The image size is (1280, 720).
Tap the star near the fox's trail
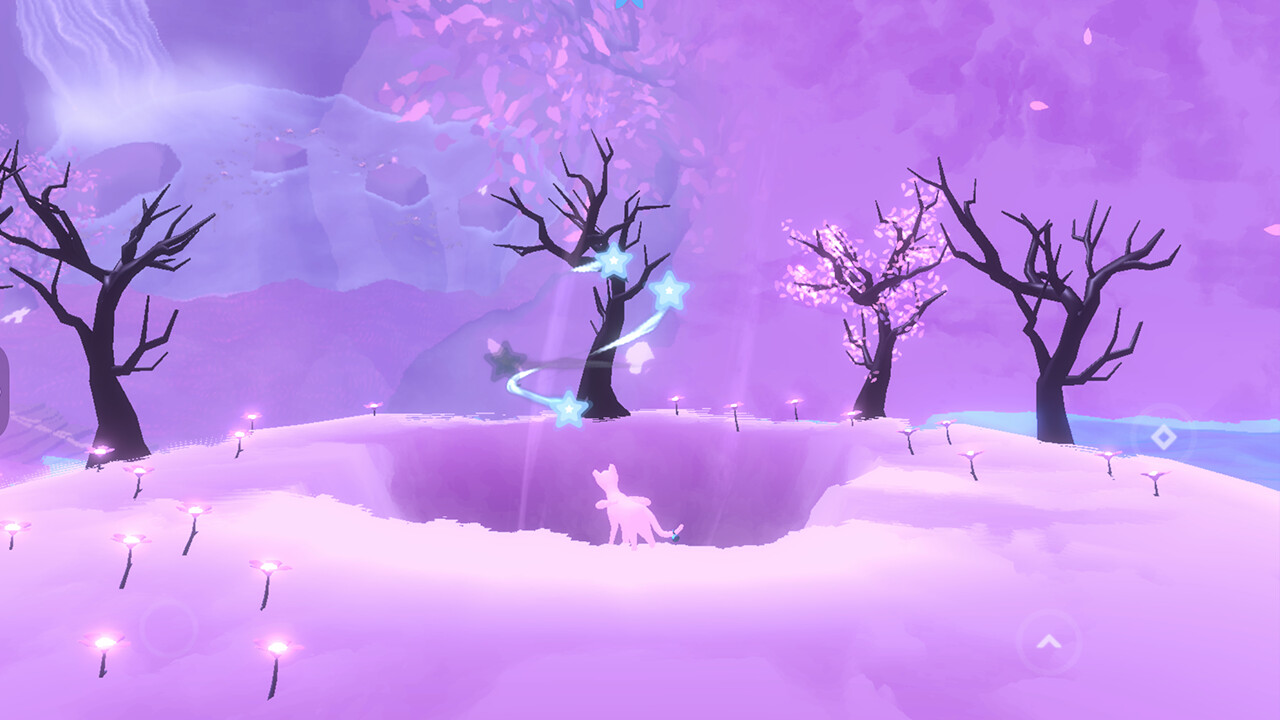(570, 407)
